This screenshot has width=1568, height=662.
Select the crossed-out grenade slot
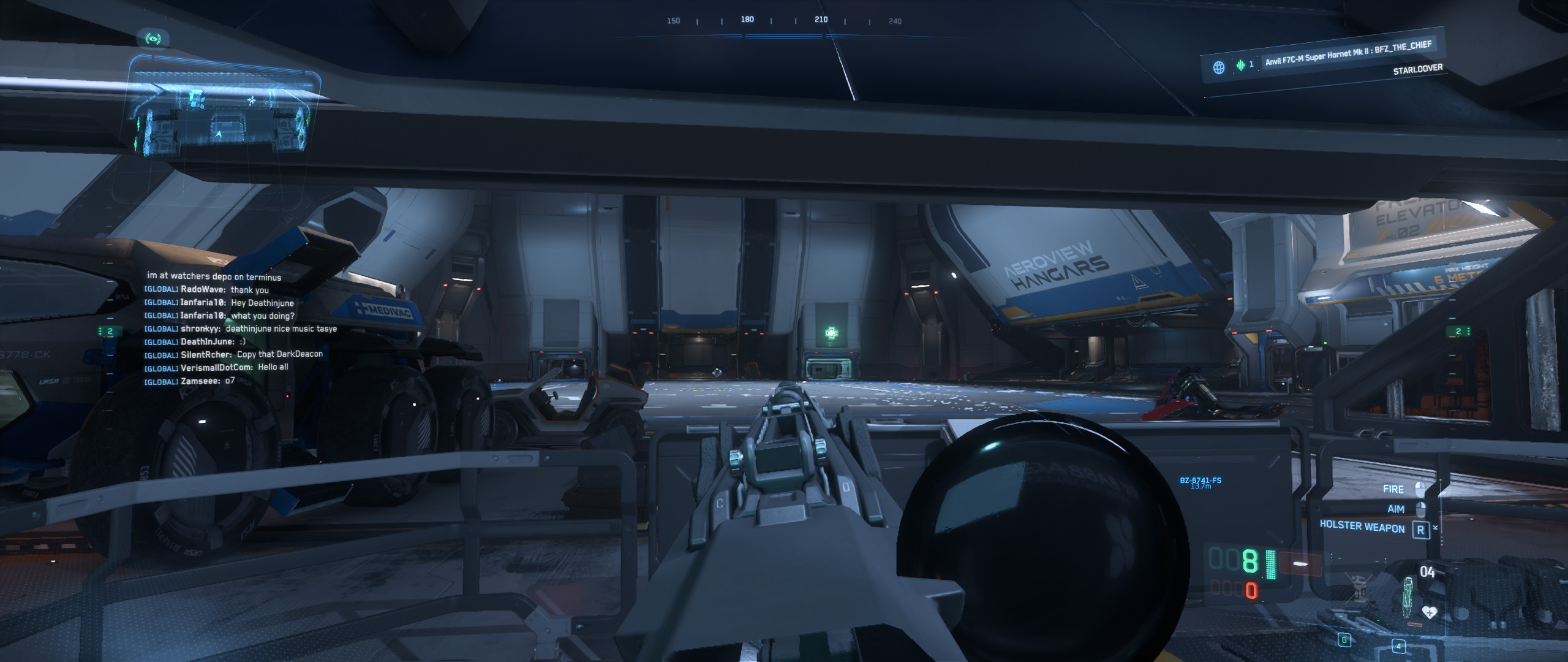click(1359, 588)
